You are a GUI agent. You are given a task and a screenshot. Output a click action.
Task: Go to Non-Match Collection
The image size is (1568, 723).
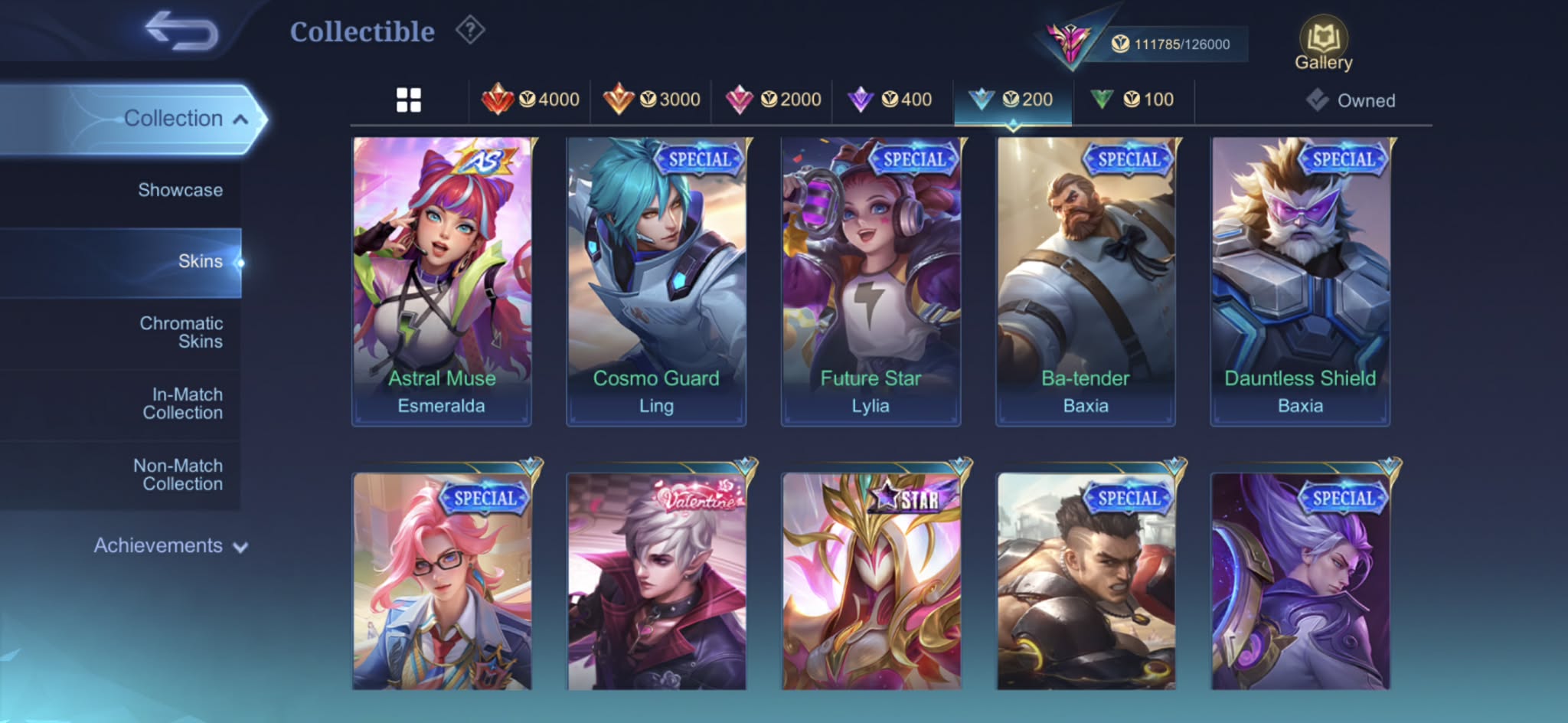[x=178, y=475]
